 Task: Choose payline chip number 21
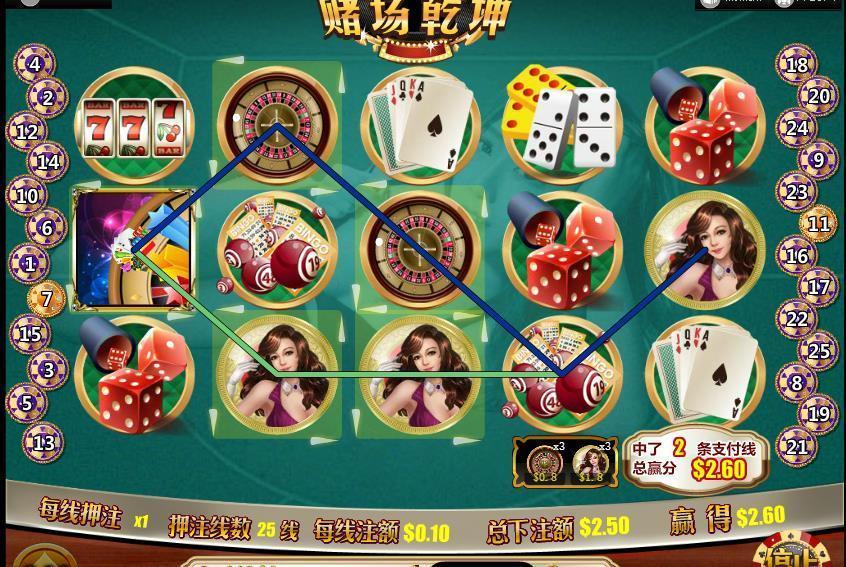[796, 447]
